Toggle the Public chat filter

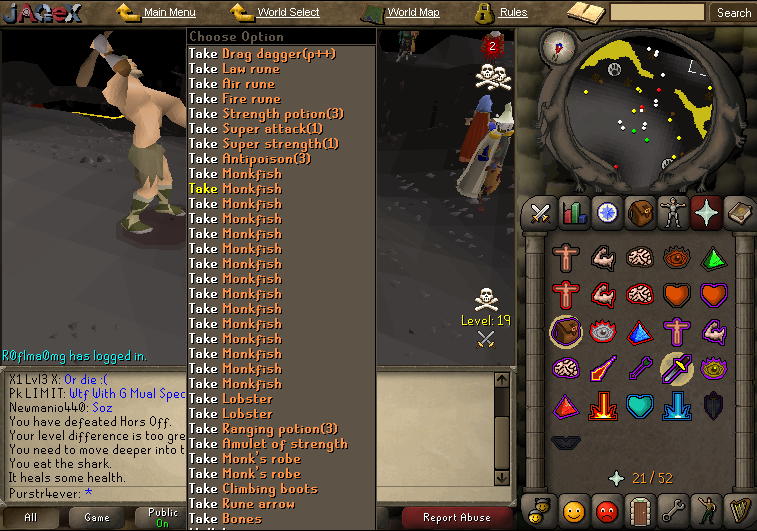click(163, 517)
